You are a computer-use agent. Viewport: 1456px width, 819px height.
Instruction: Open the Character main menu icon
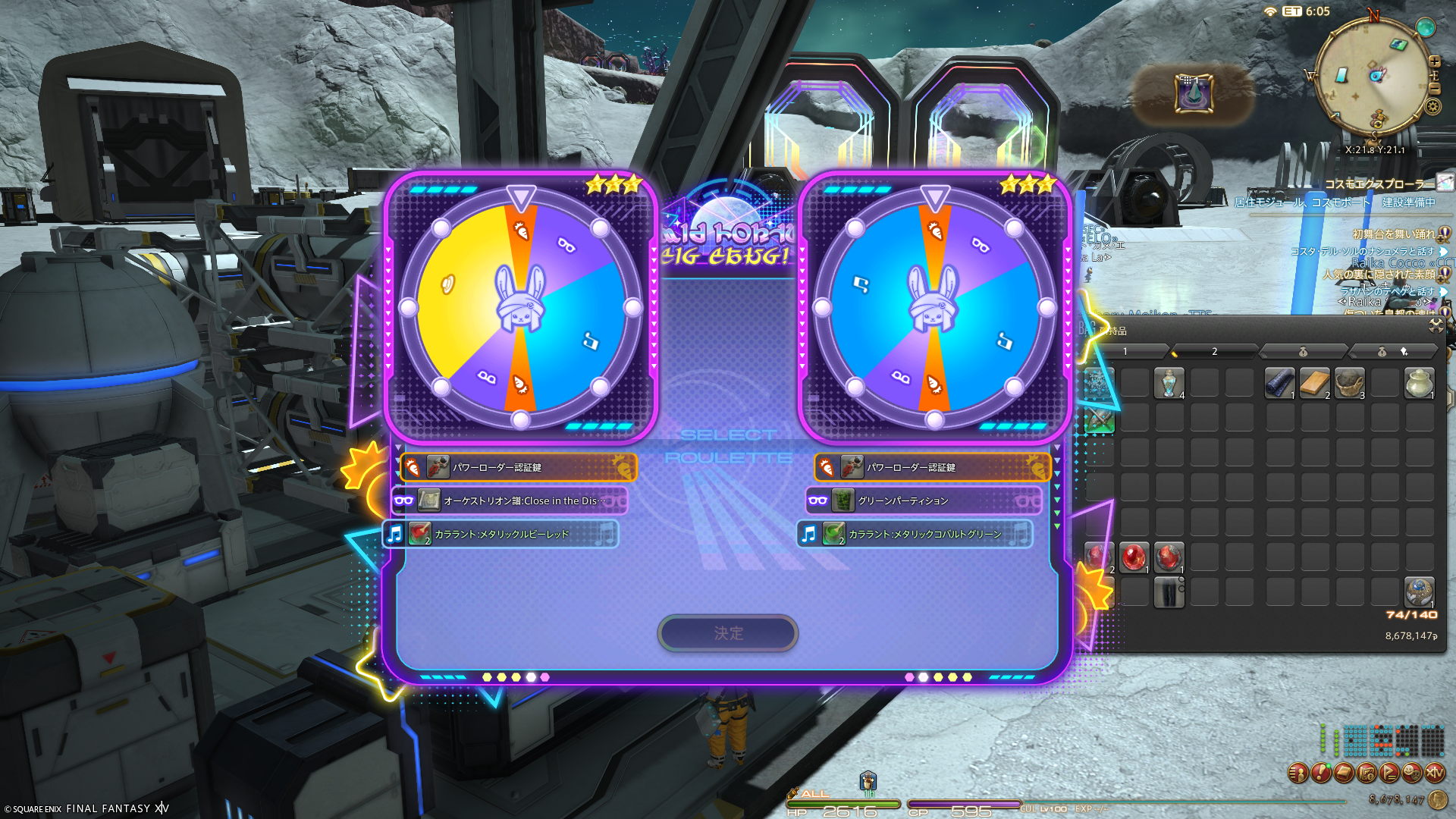pyautogui.click(x=1298, y=773)
